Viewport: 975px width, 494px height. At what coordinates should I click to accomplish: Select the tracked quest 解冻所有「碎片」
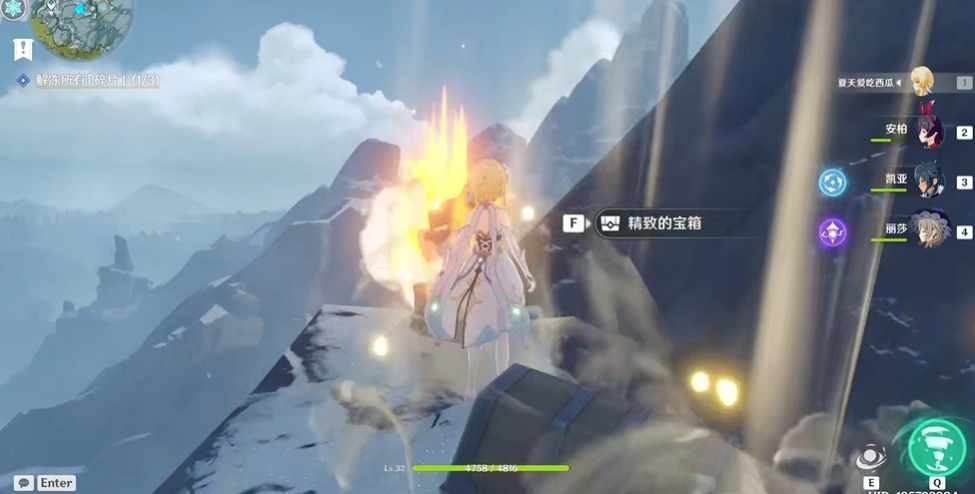tap(95, 79)
